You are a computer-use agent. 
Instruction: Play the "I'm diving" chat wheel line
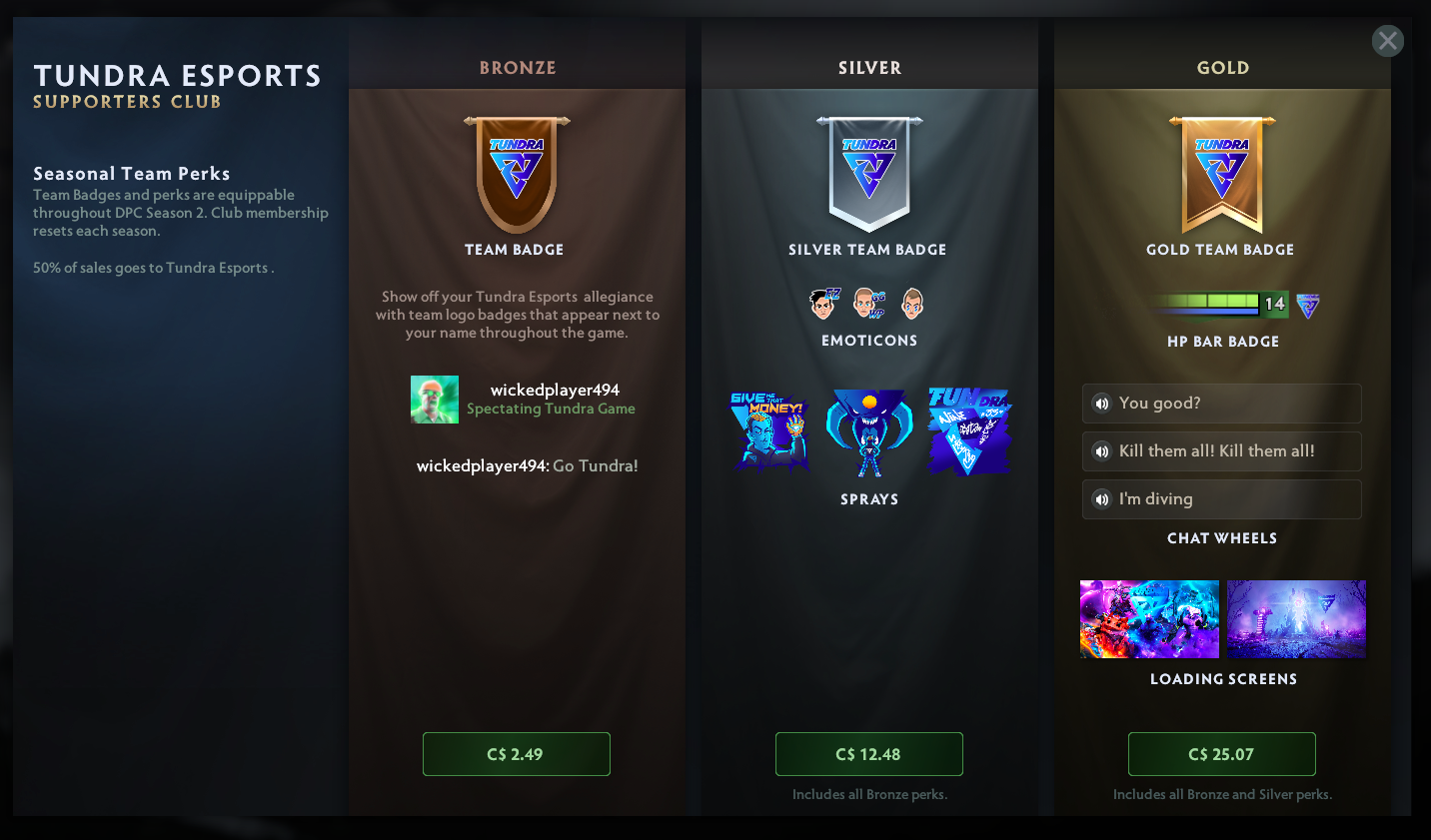click(1101, 499)
